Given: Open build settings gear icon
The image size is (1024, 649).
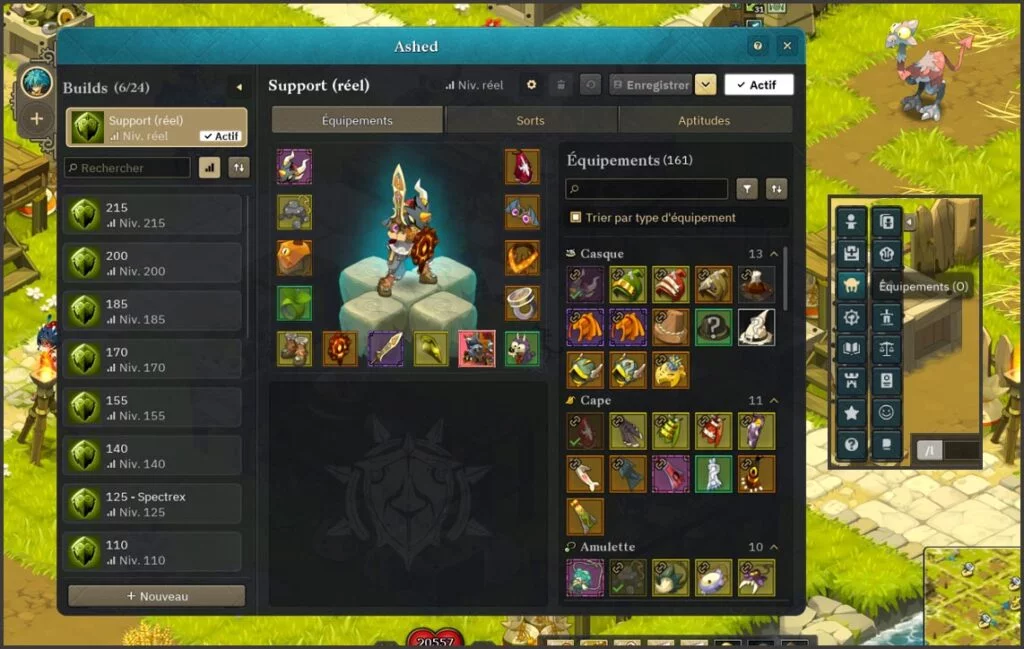Looking at the screenshot, I should point(532,85).
